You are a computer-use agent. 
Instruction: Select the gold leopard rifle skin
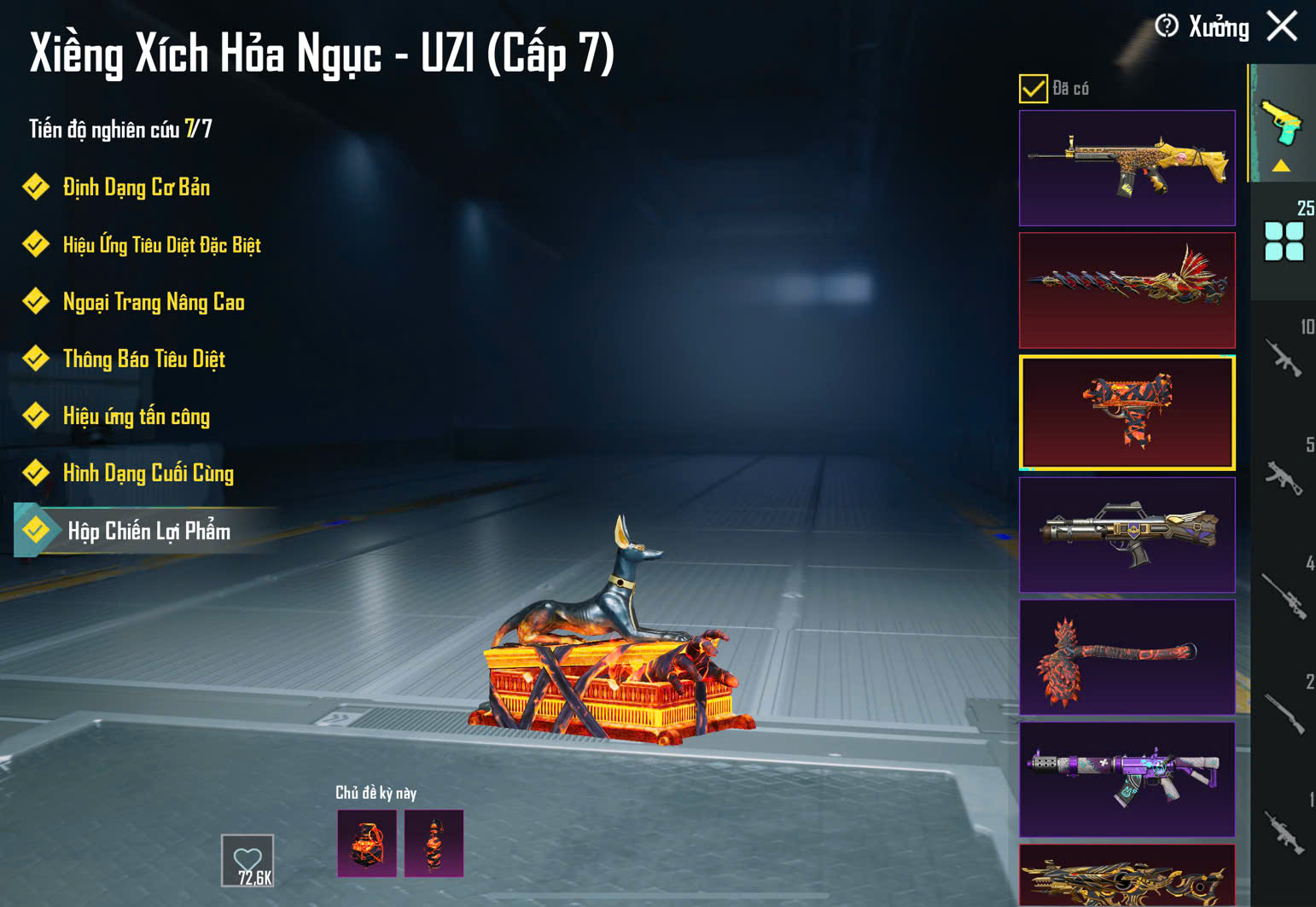1127,168
